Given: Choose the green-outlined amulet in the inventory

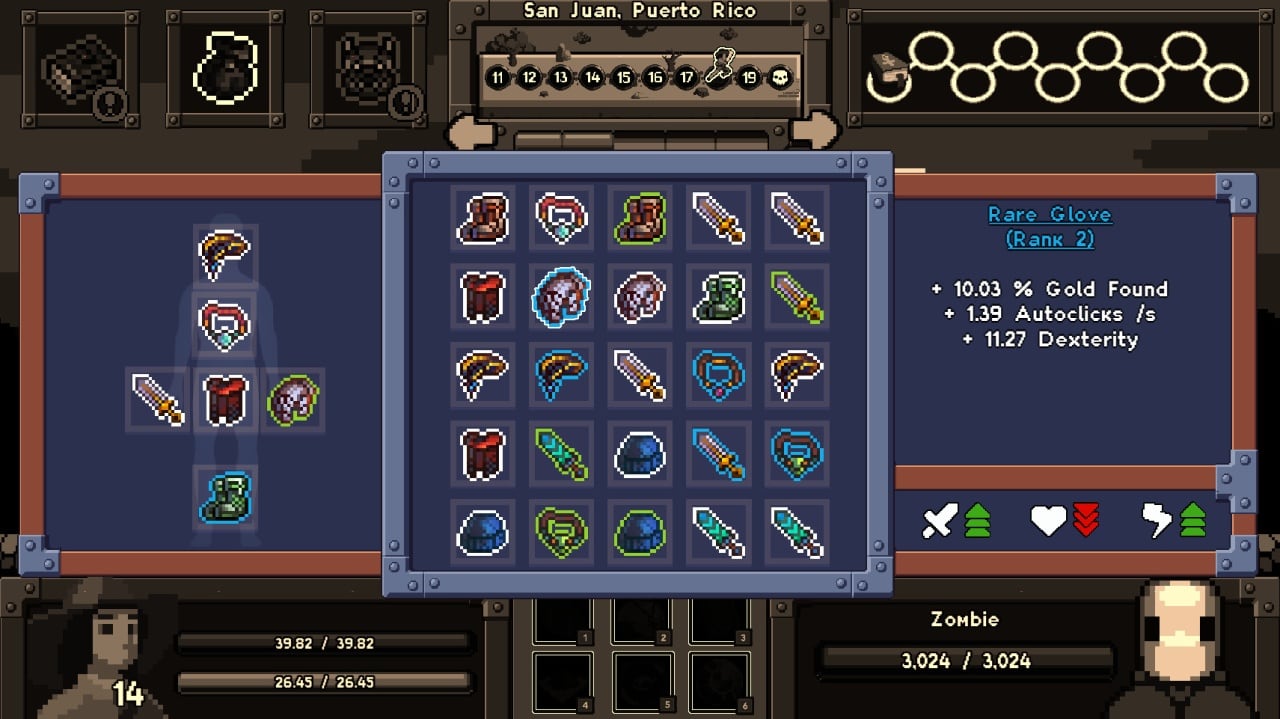Looking at the screenshot, I should click(562, 530).
